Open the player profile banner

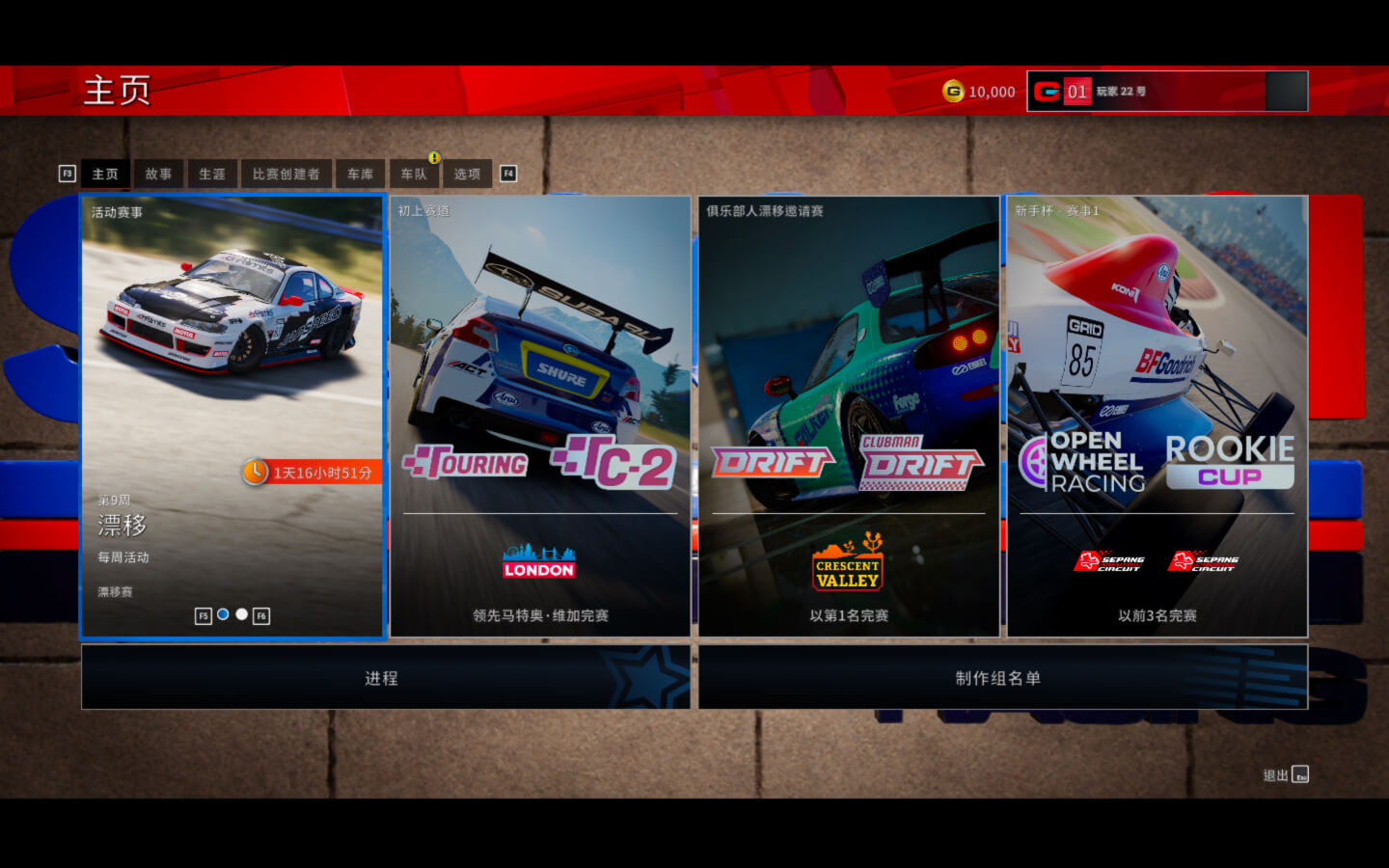click(1167, 92)
